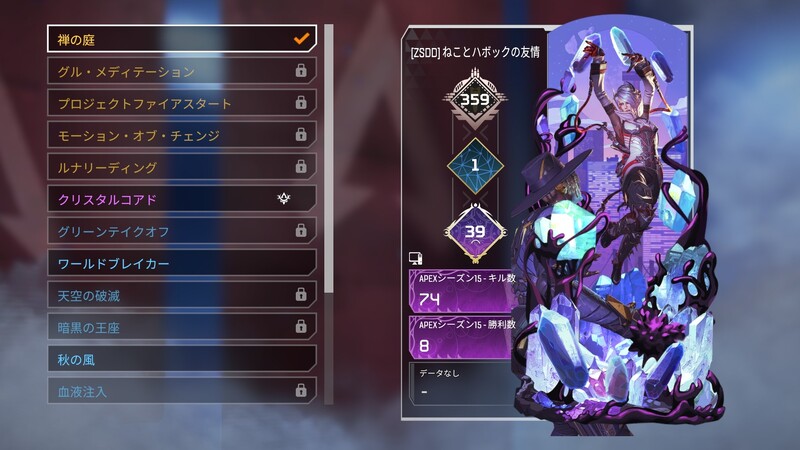Select the season 15 kills tracker
The height and width of the screenshot is (450, 800).
462,290
